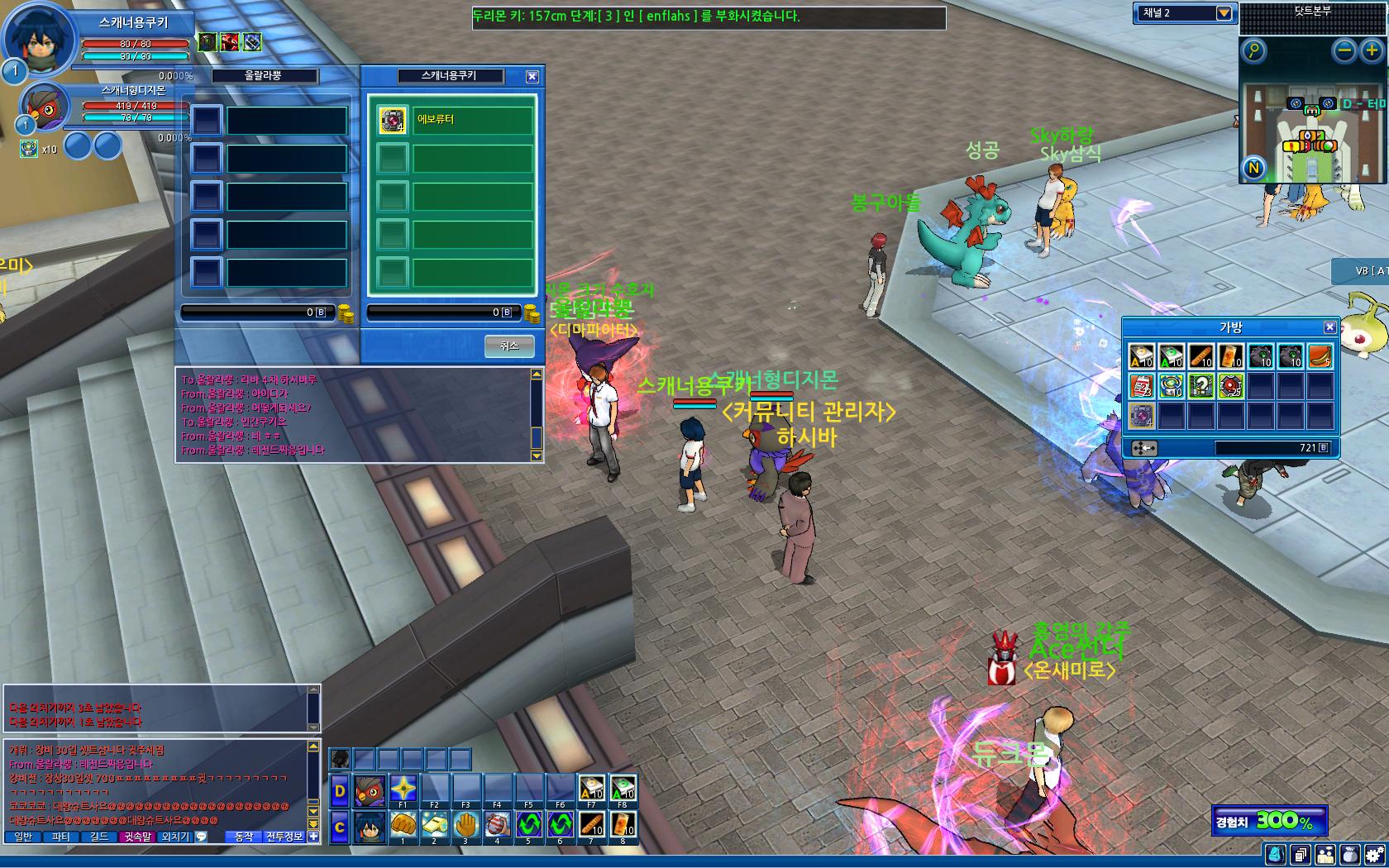
Task: Click the bag's sort arrows button
Action: coord(1144,448)
